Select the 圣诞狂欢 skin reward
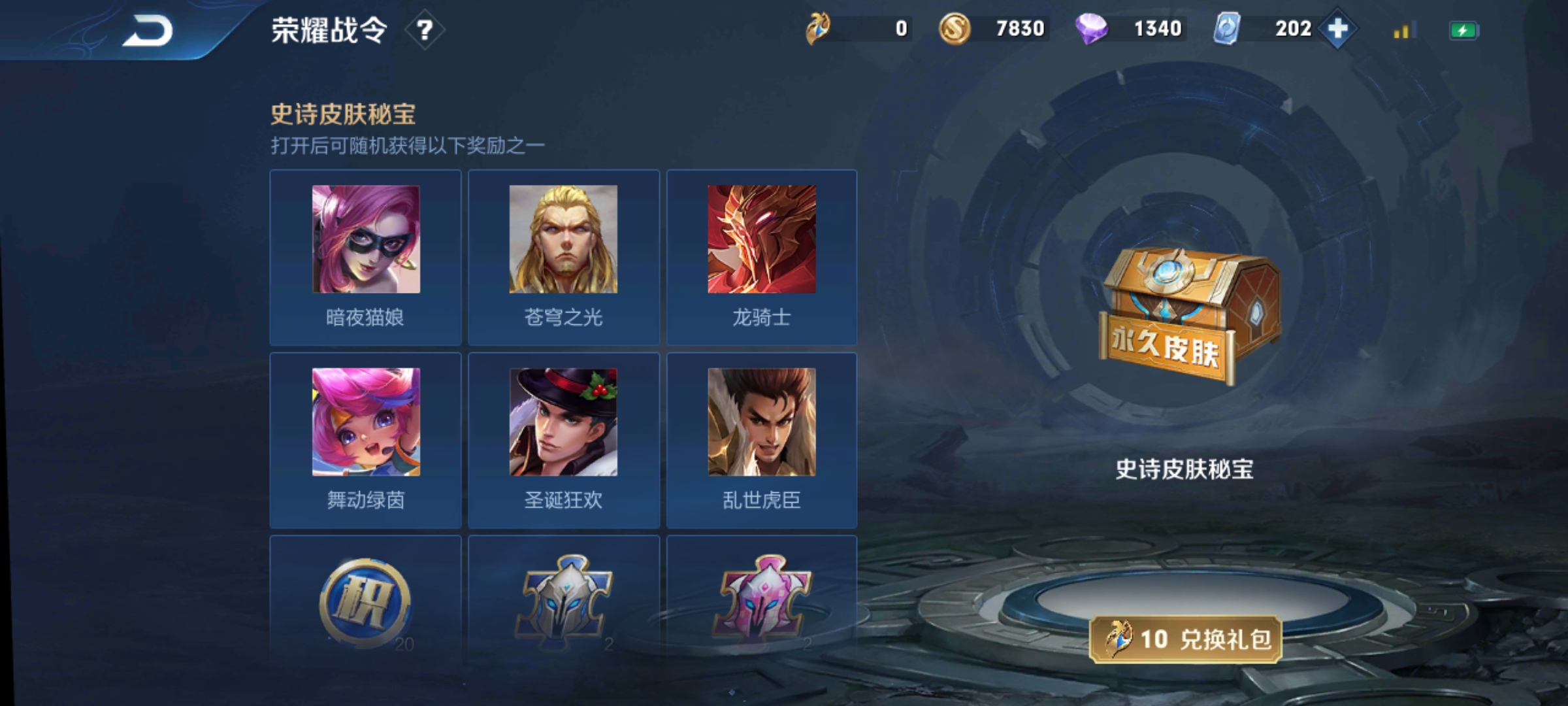Screen dimensions: 1568x706 563,440
